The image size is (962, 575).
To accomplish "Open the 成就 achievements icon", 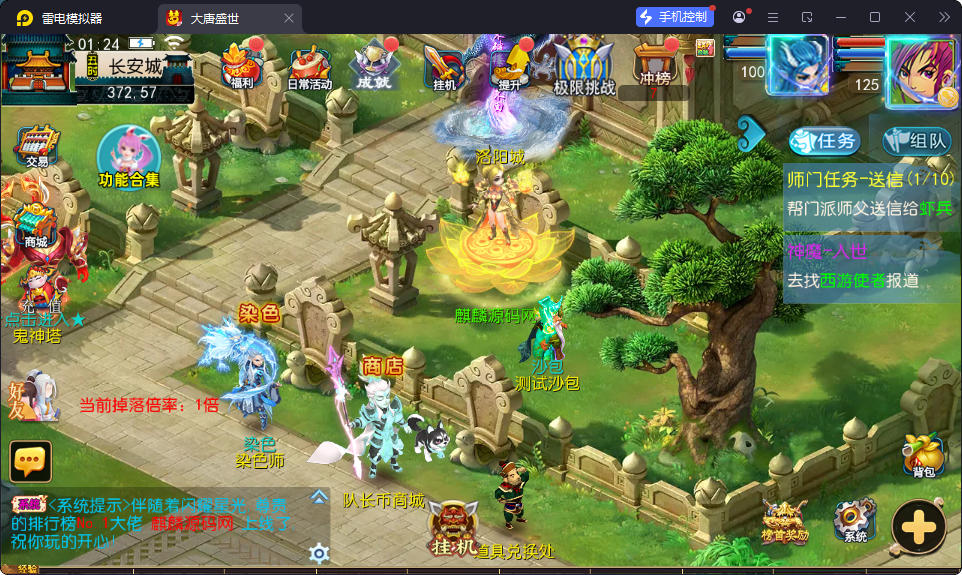I will (x=373, y=65).
